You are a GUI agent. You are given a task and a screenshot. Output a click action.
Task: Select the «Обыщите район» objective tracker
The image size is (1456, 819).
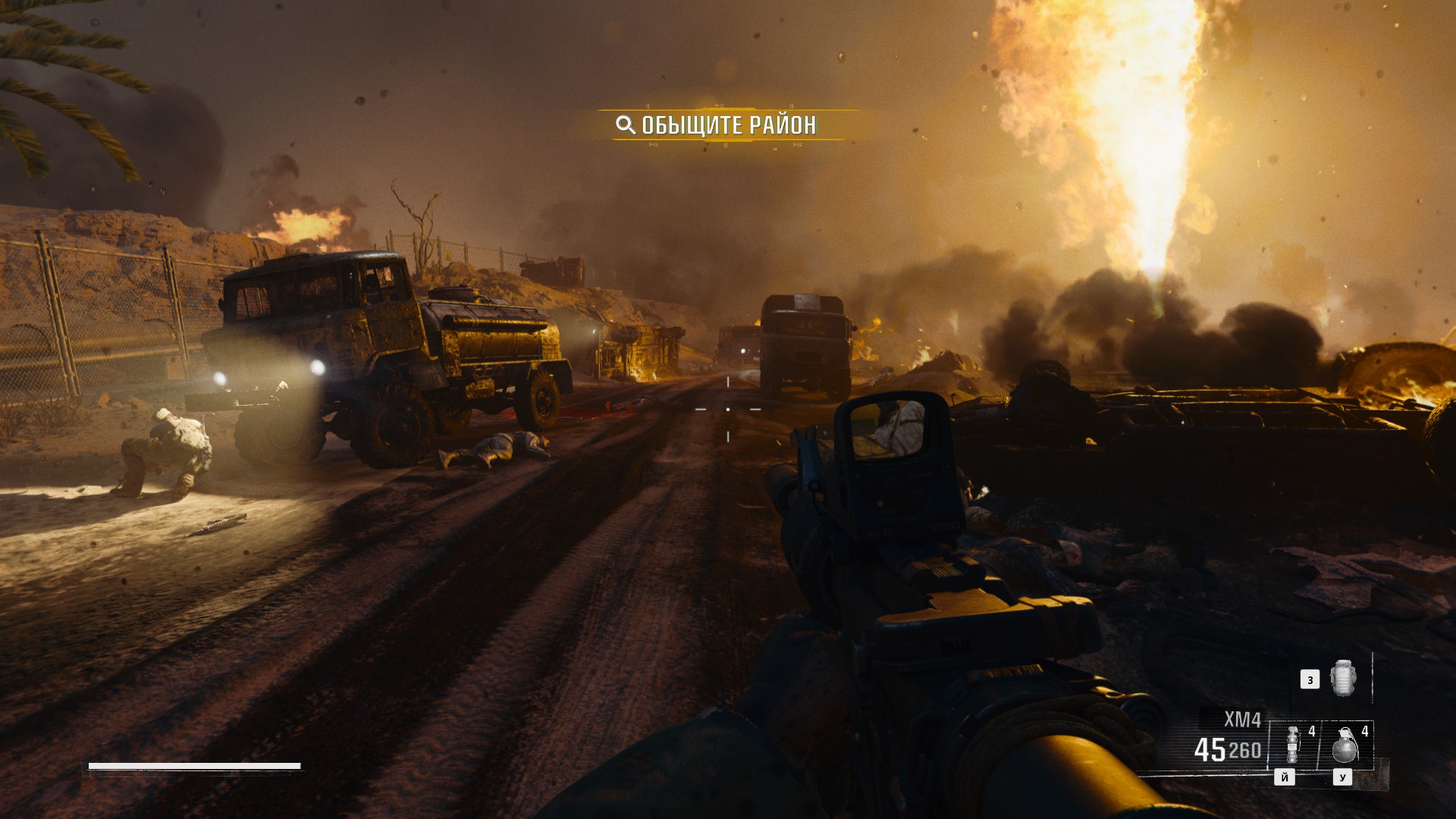[717, 125]
